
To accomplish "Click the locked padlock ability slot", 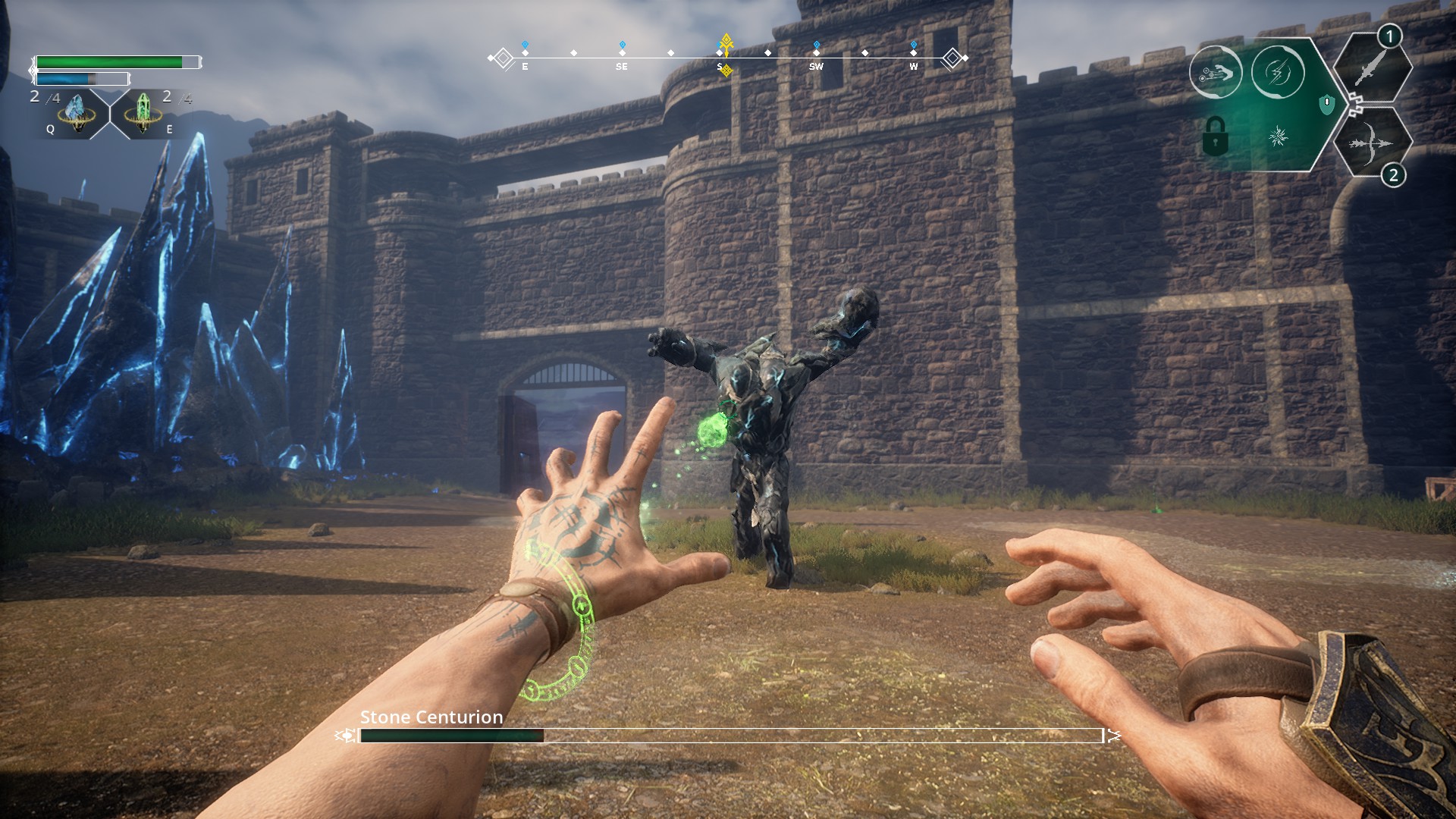I will 1215,136.
